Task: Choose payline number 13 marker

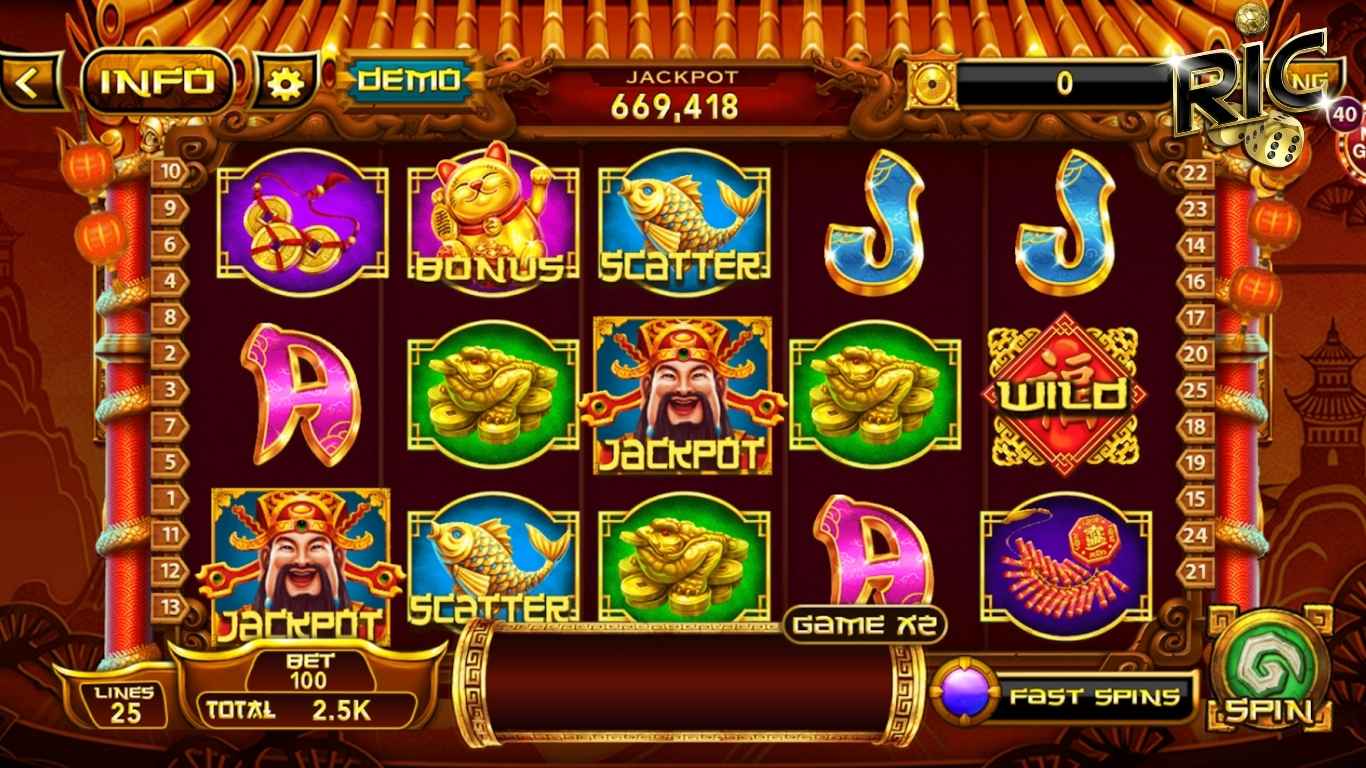Action: [x=170, y=606]
